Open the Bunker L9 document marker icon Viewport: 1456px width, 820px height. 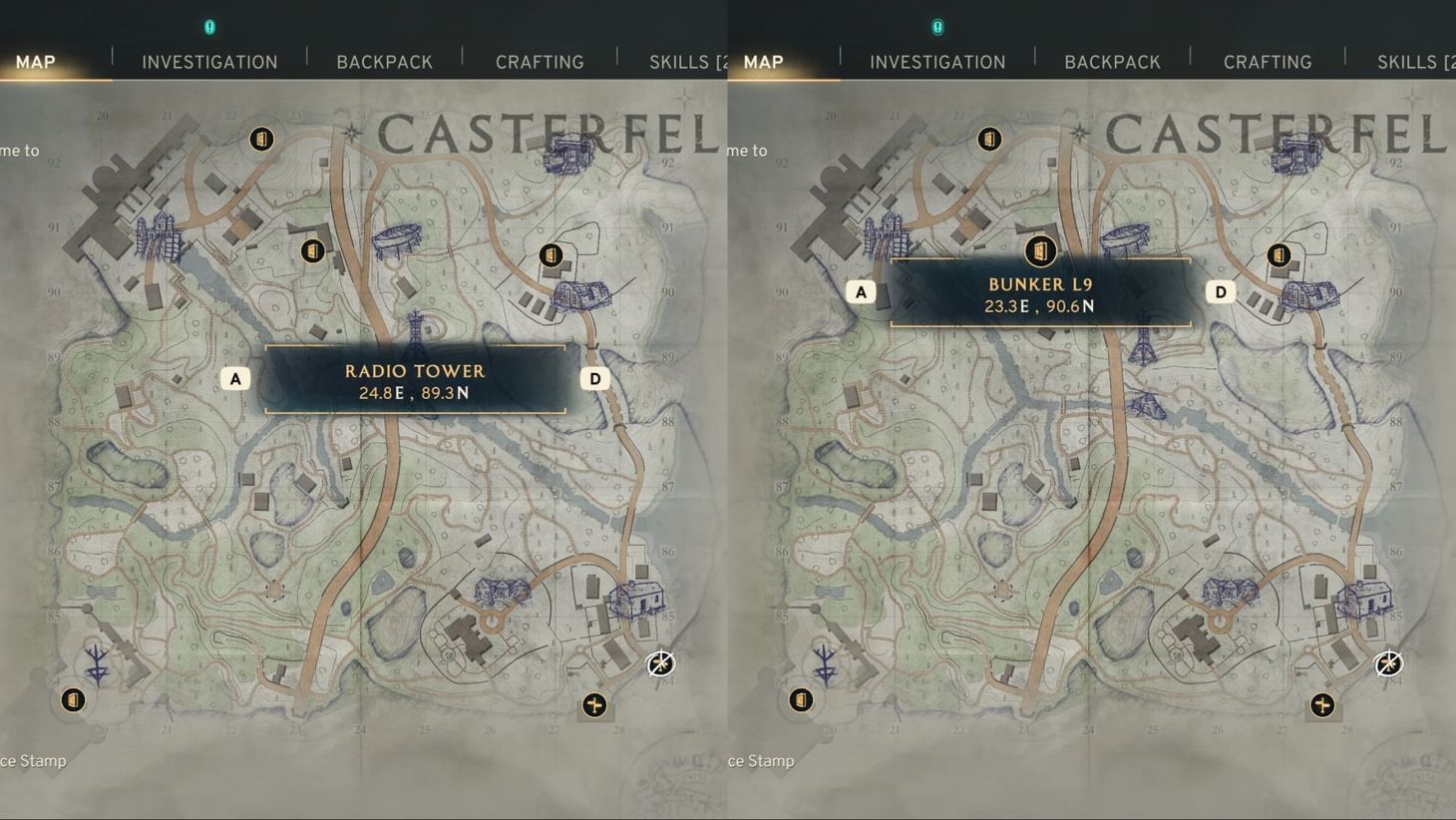click(1039, 252)
